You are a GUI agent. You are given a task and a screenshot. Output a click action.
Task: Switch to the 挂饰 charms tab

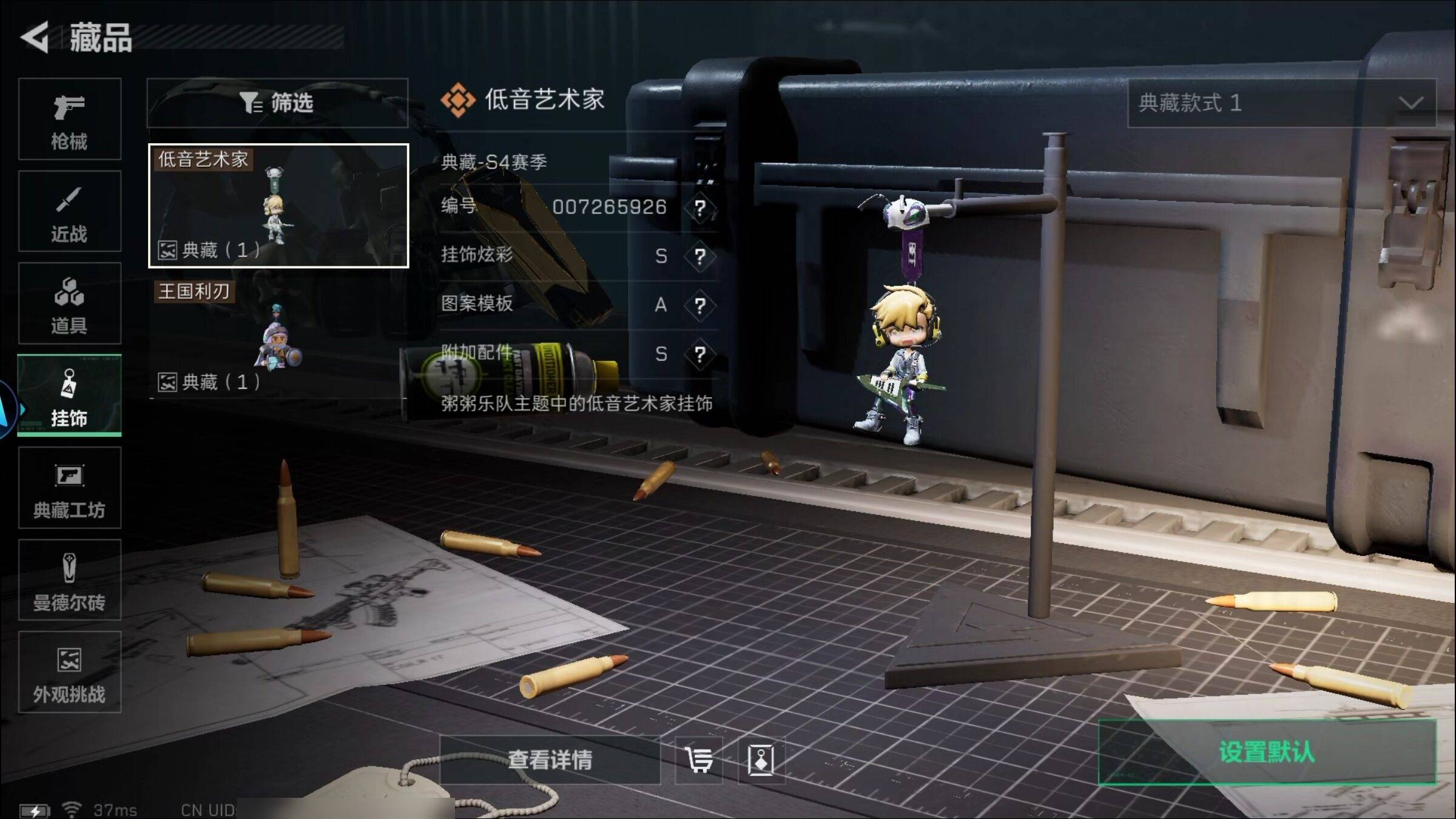[x=69, y=396]
